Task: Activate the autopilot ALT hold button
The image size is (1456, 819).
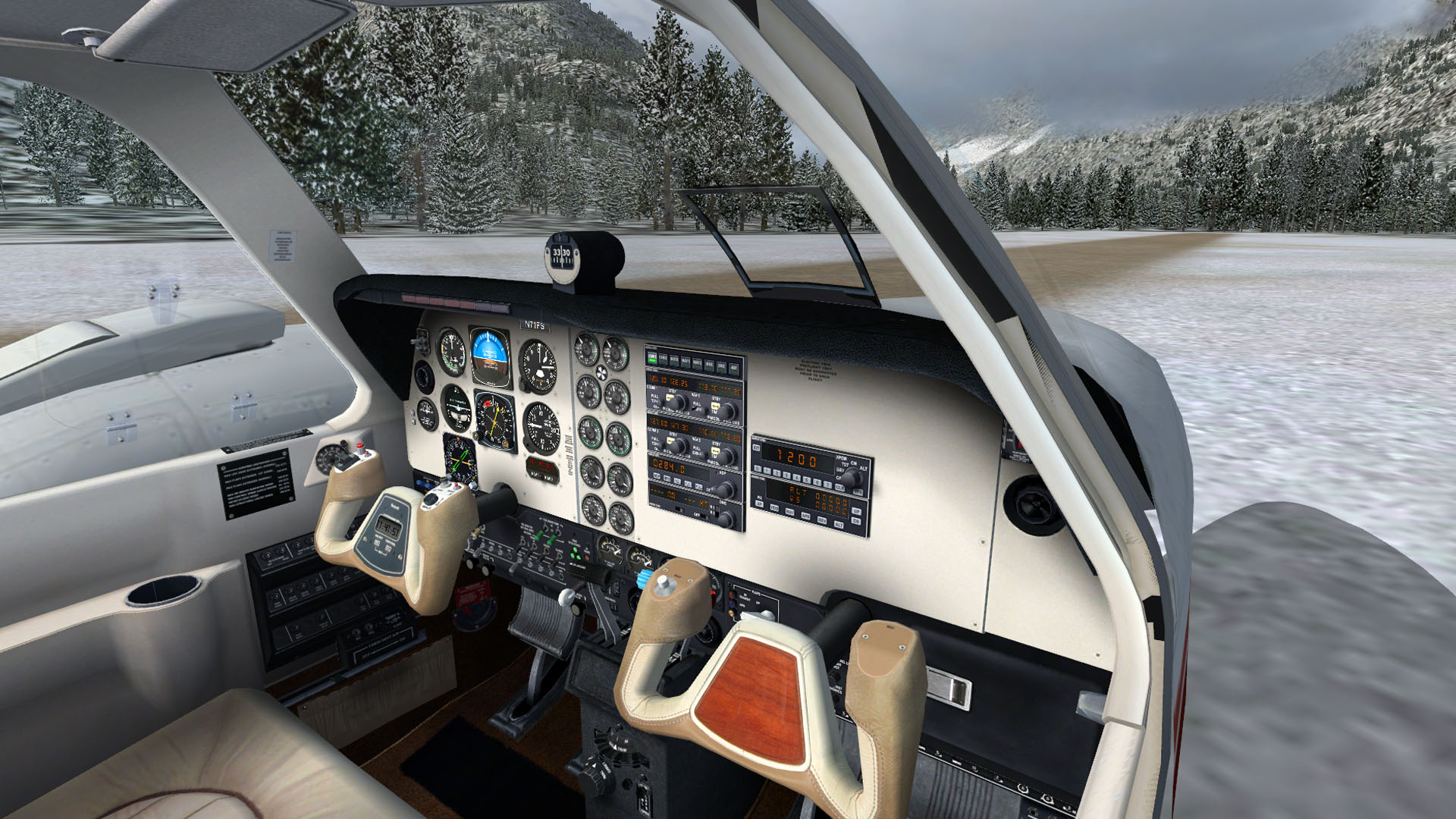Action: (839, 524)
